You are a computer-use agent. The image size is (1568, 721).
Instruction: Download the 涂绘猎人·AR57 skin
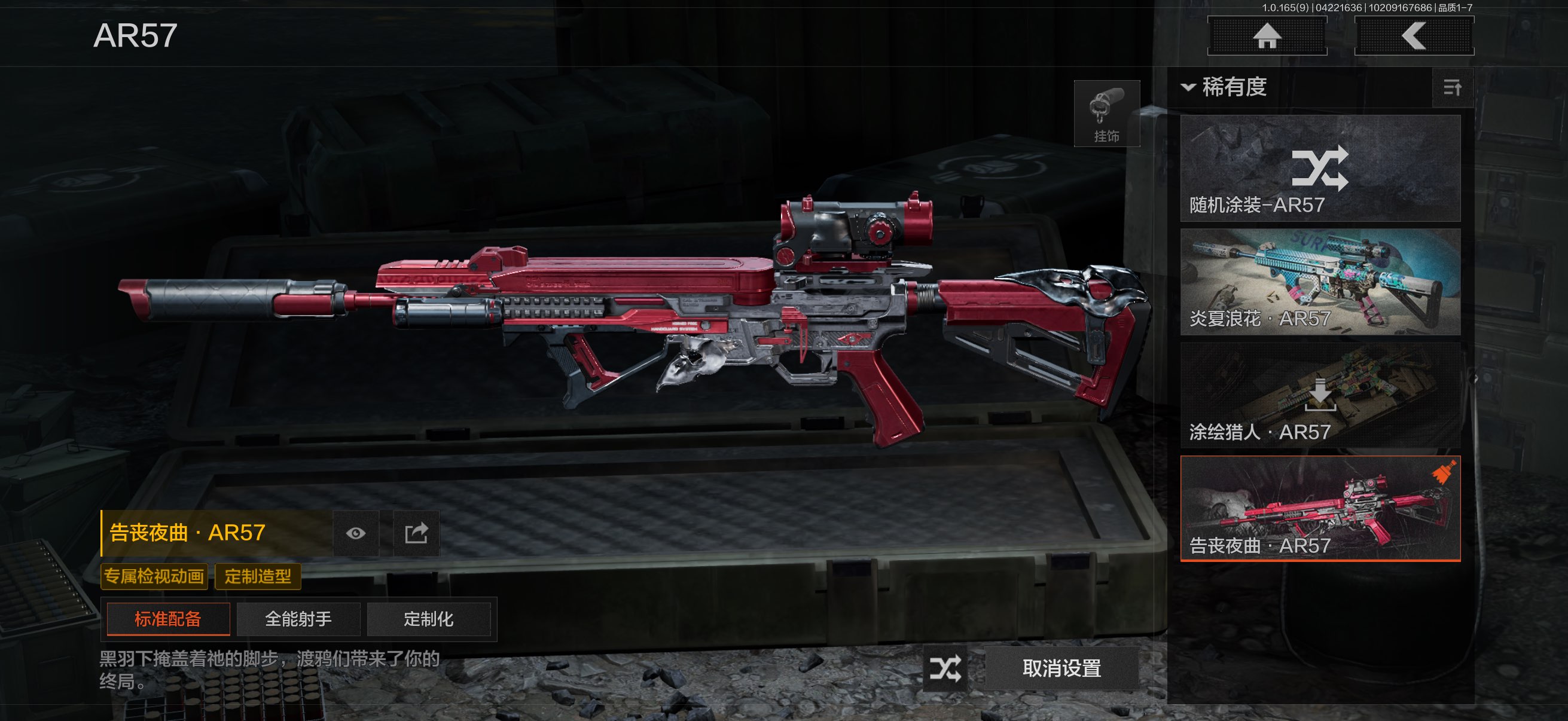(x=1320, y=396)
